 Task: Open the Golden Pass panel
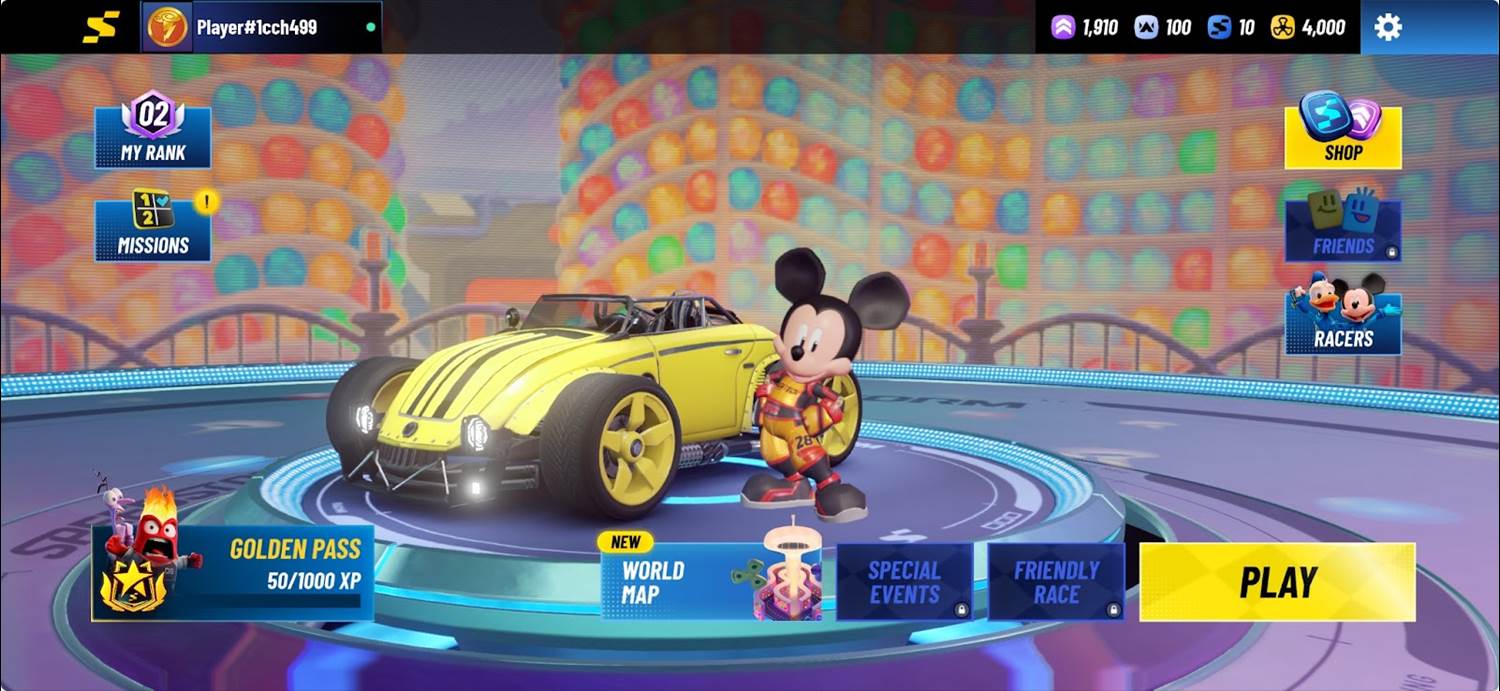tap(233, 572)
